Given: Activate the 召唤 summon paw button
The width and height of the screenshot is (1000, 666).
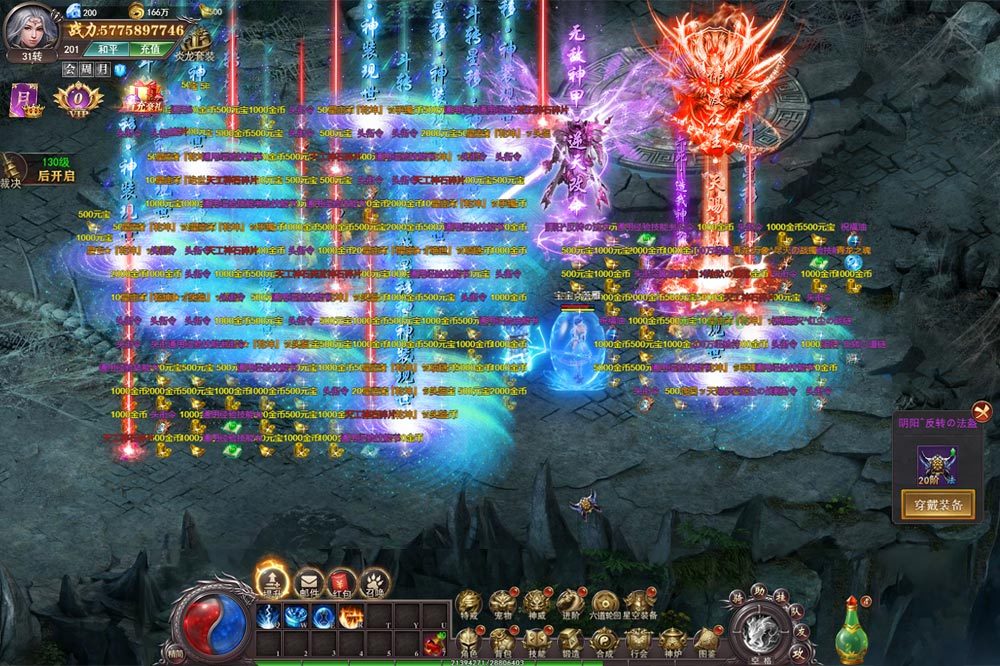Looking at the screenshot, I should point(373,580).
